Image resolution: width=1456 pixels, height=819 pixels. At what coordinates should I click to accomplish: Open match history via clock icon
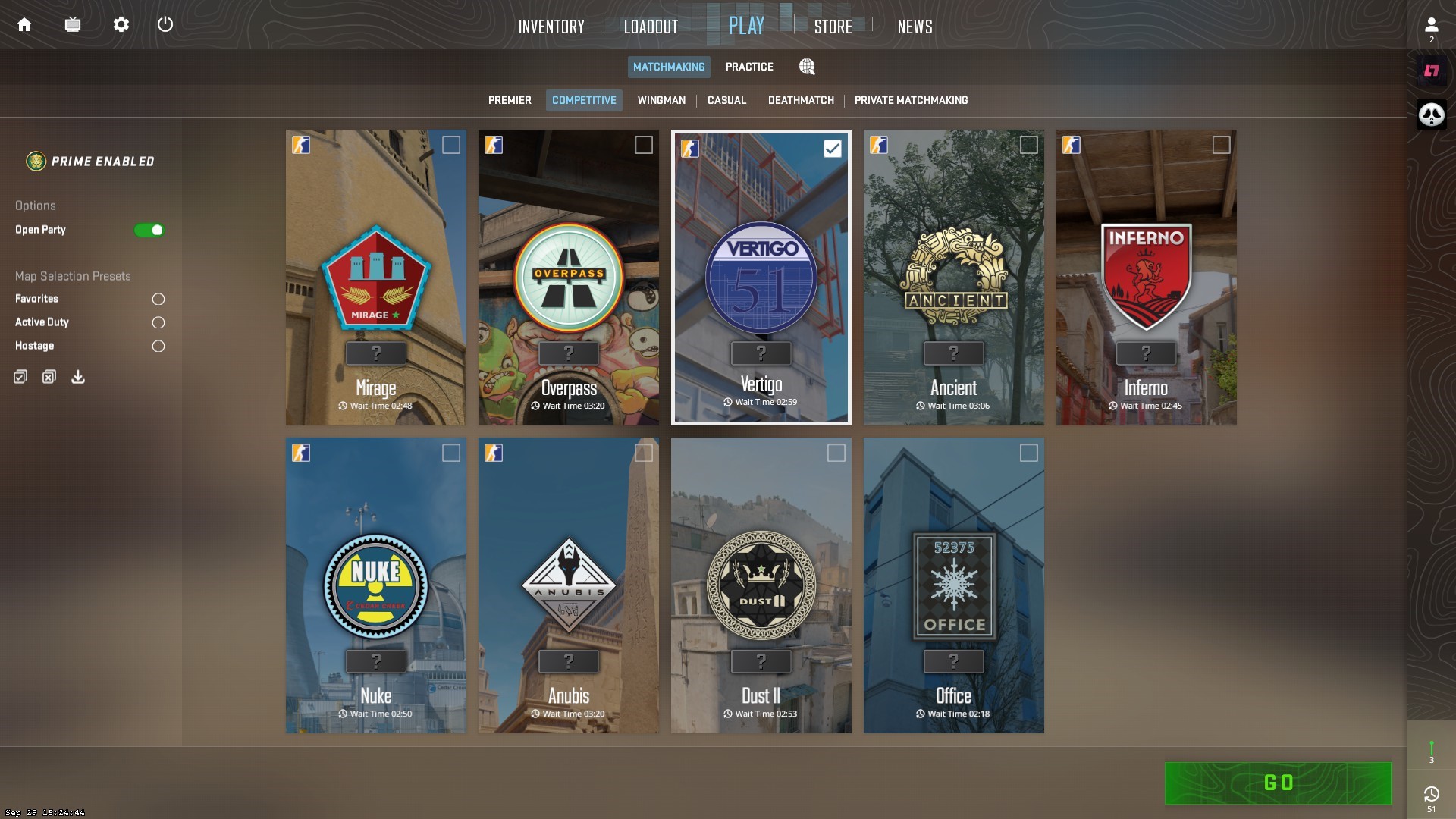(1432, 793)
